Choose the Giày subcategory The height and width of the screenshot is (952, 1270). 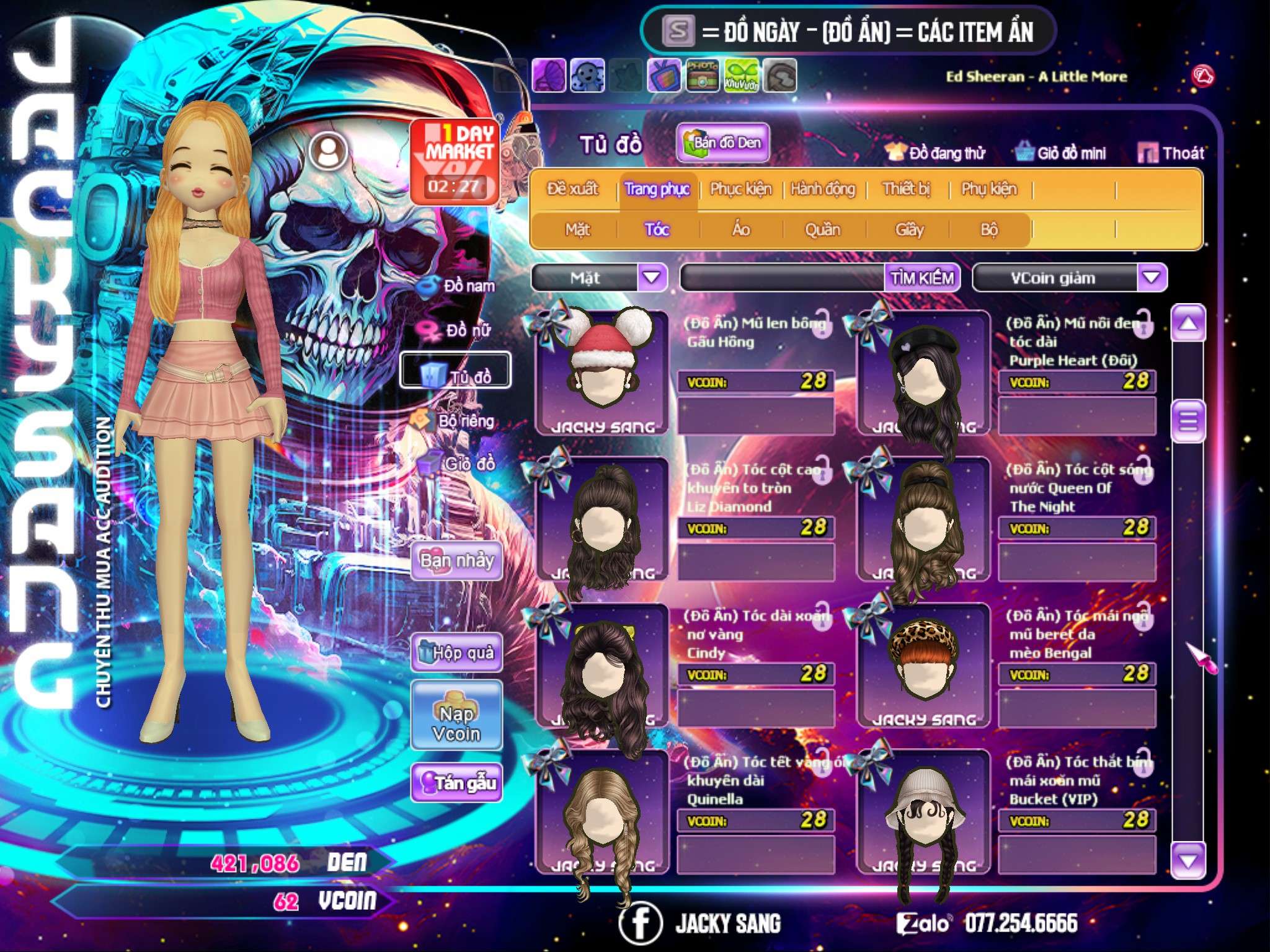(x=909, y=230)
